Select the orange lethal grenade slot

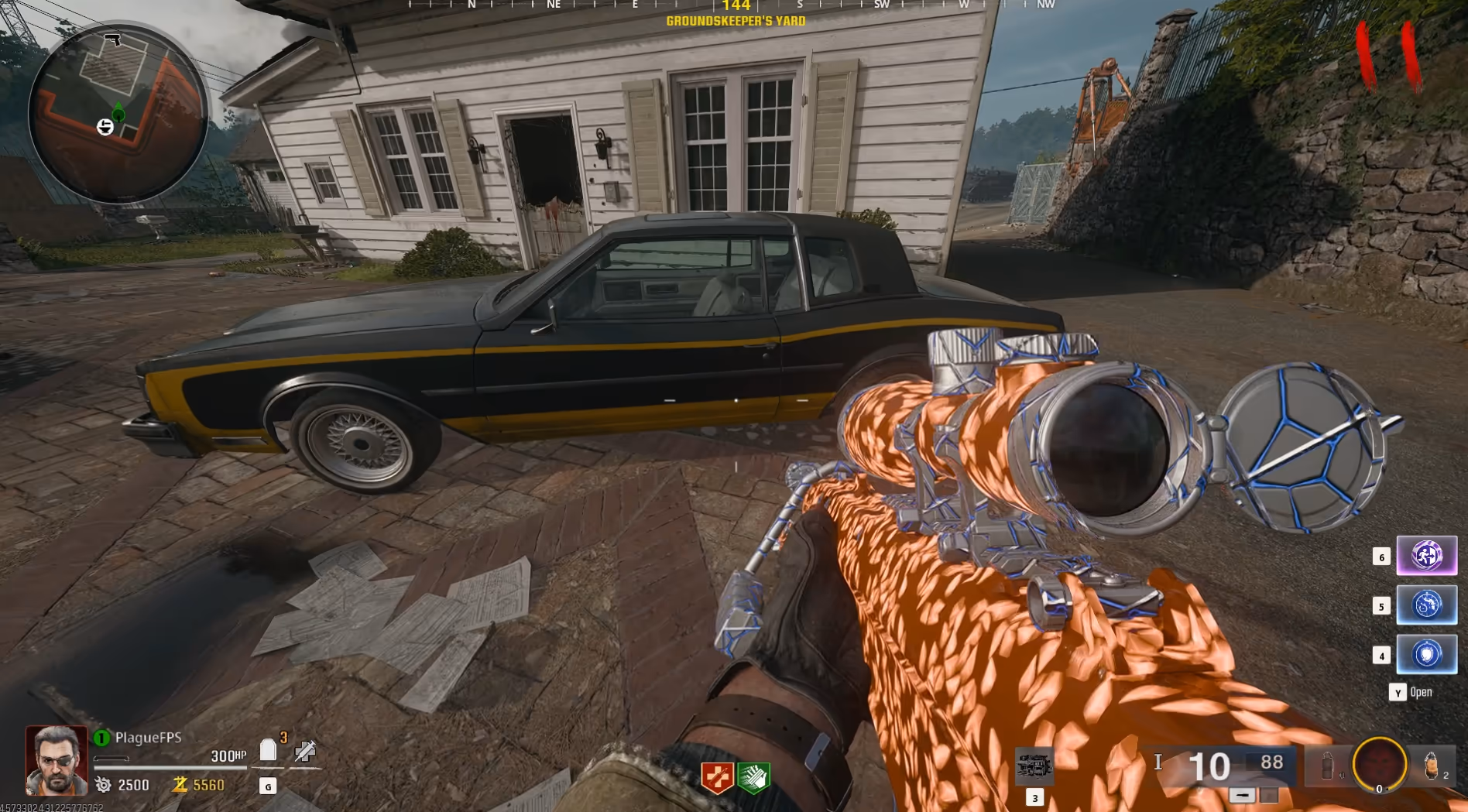click(1432, 766)
